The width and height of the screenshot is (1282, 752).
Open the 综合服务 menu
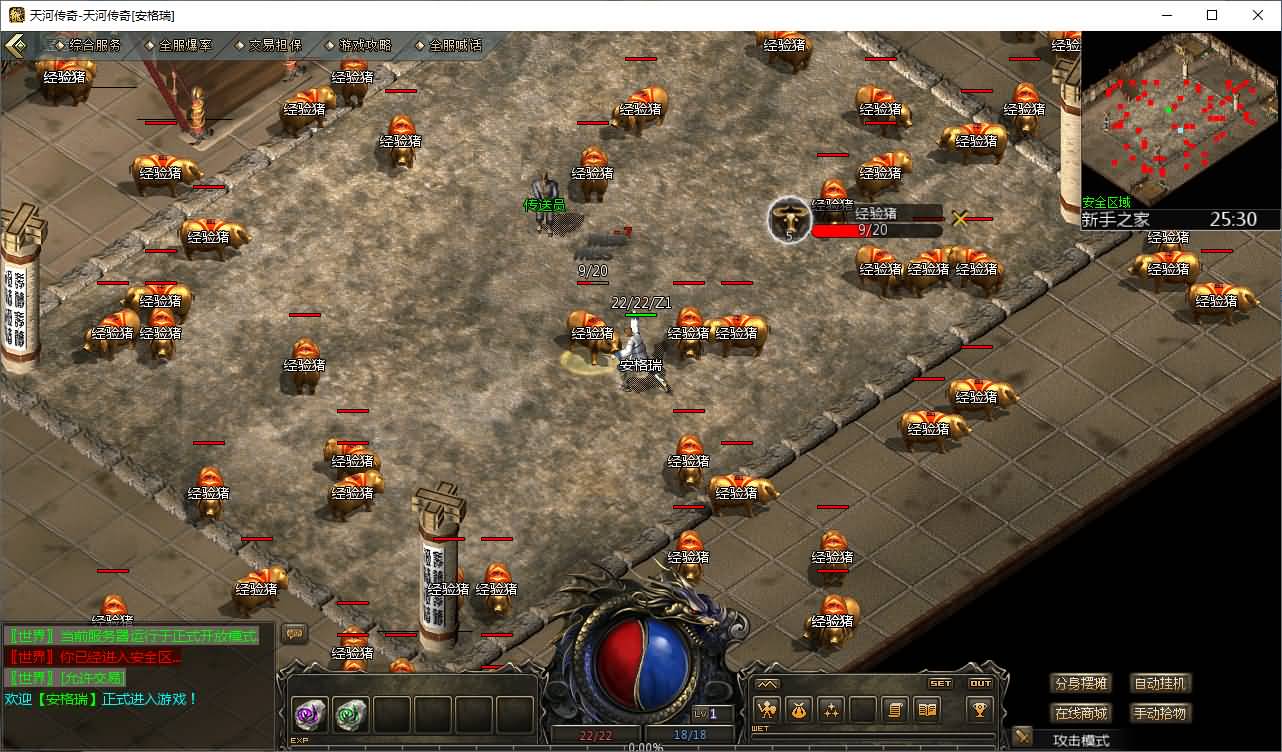pyautogui.click(x=88, y=45)
